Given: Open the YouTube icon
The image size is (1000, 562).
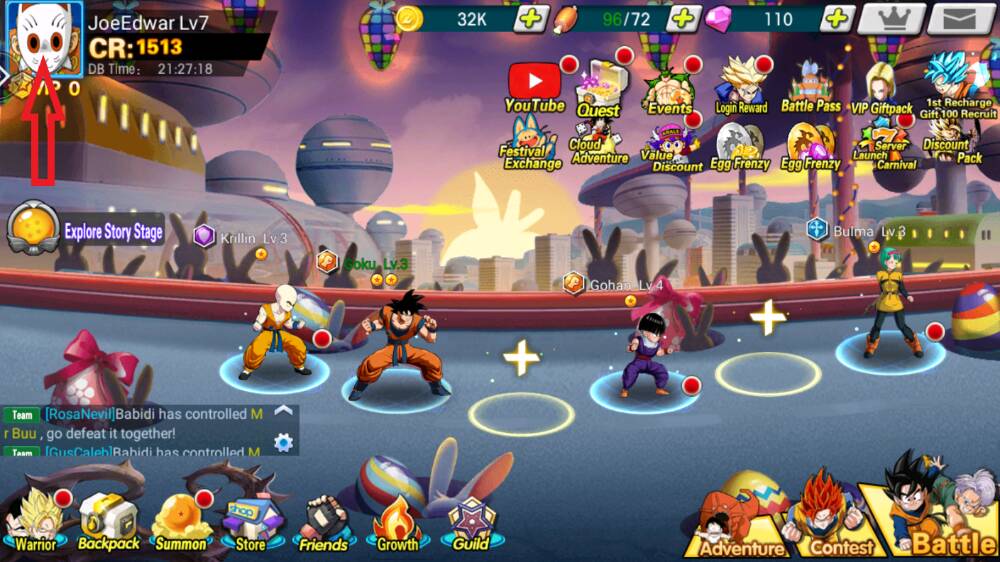Looking at the screenshot, I should (x=535, y=83).
